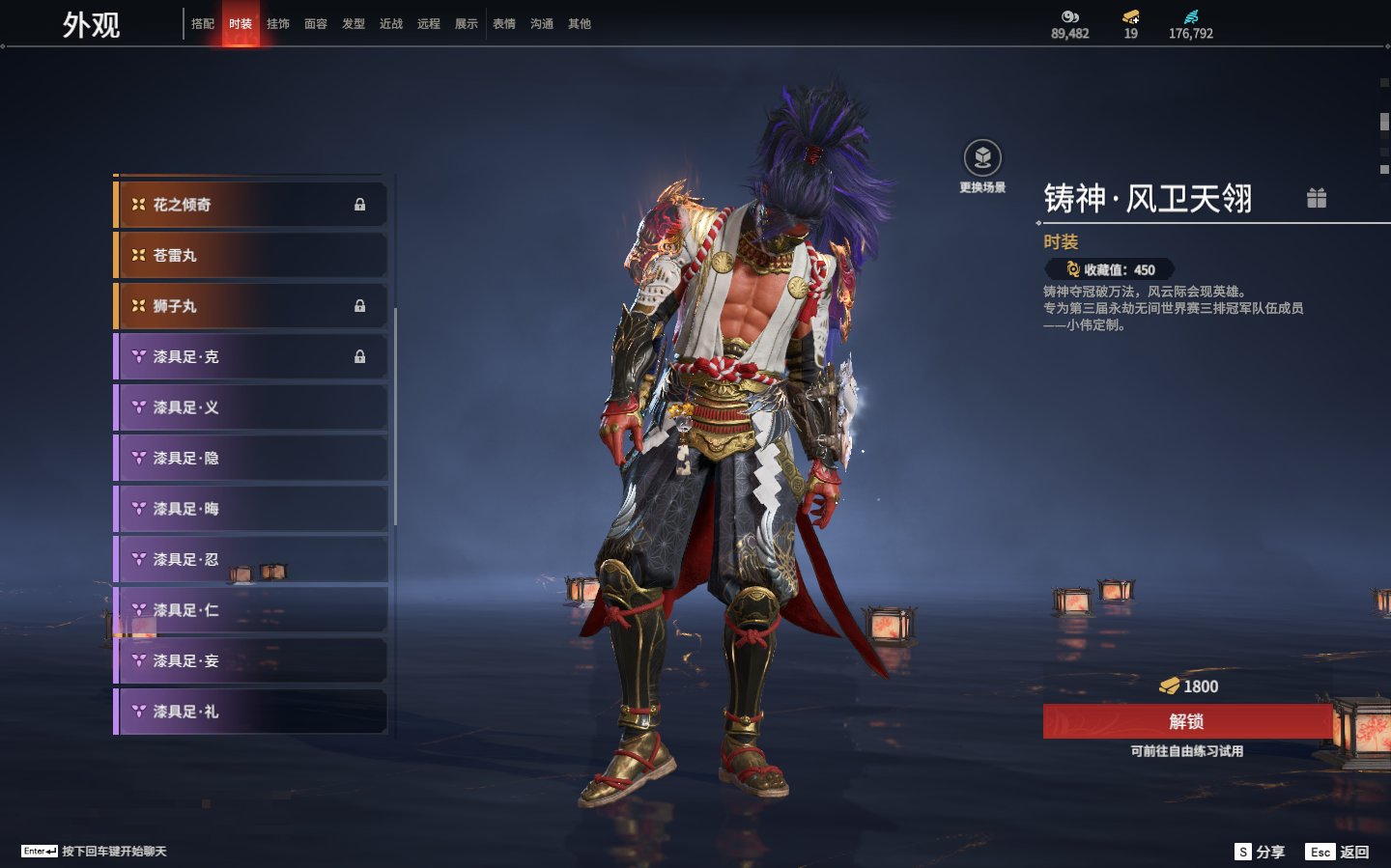Click the 漆具足·隐 list entry
The image size is (1391, 868).
pos(251,459)
